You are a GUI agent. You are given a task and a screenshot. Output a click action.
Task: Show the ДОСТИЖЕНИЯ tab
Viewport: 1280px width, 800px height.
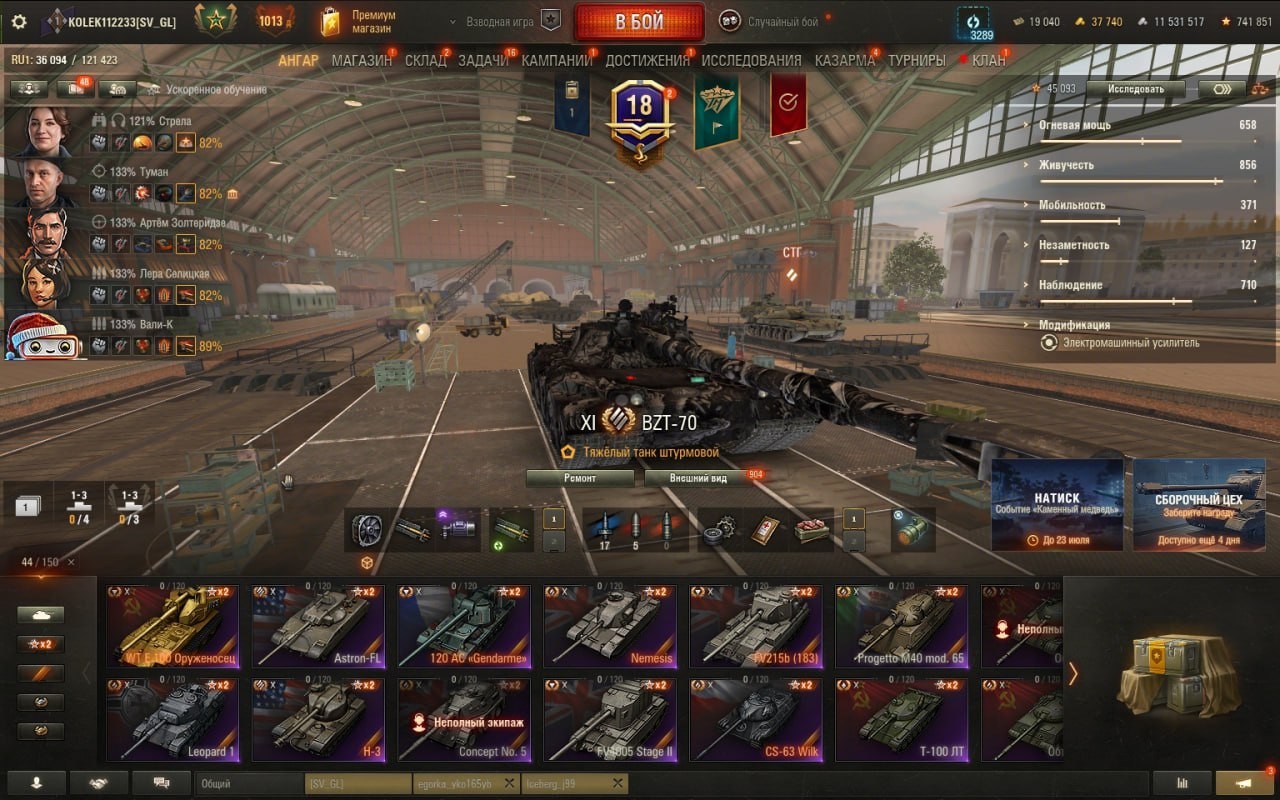click(x=647, y=60)
